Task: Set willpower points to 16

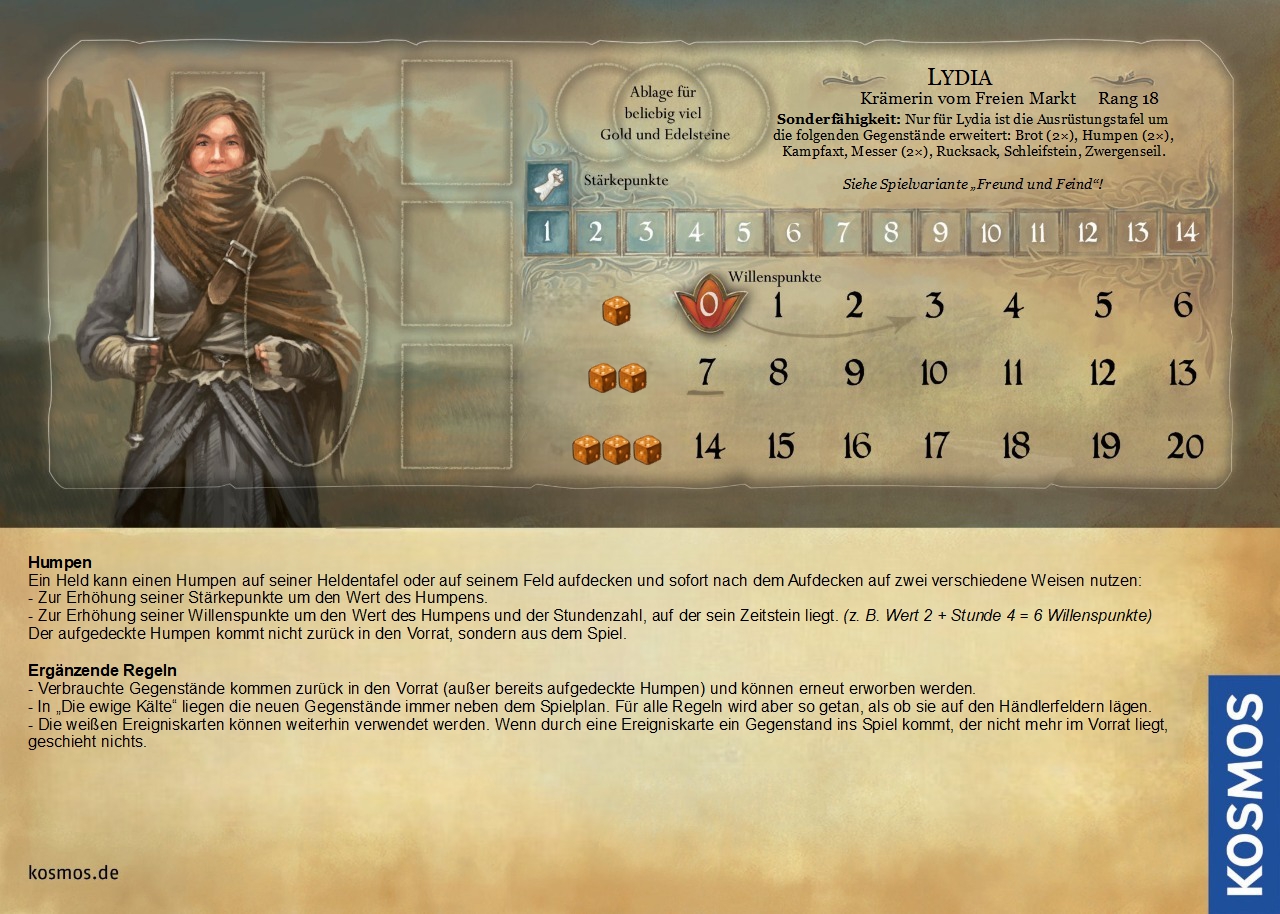Action: [x=856, y=446]
